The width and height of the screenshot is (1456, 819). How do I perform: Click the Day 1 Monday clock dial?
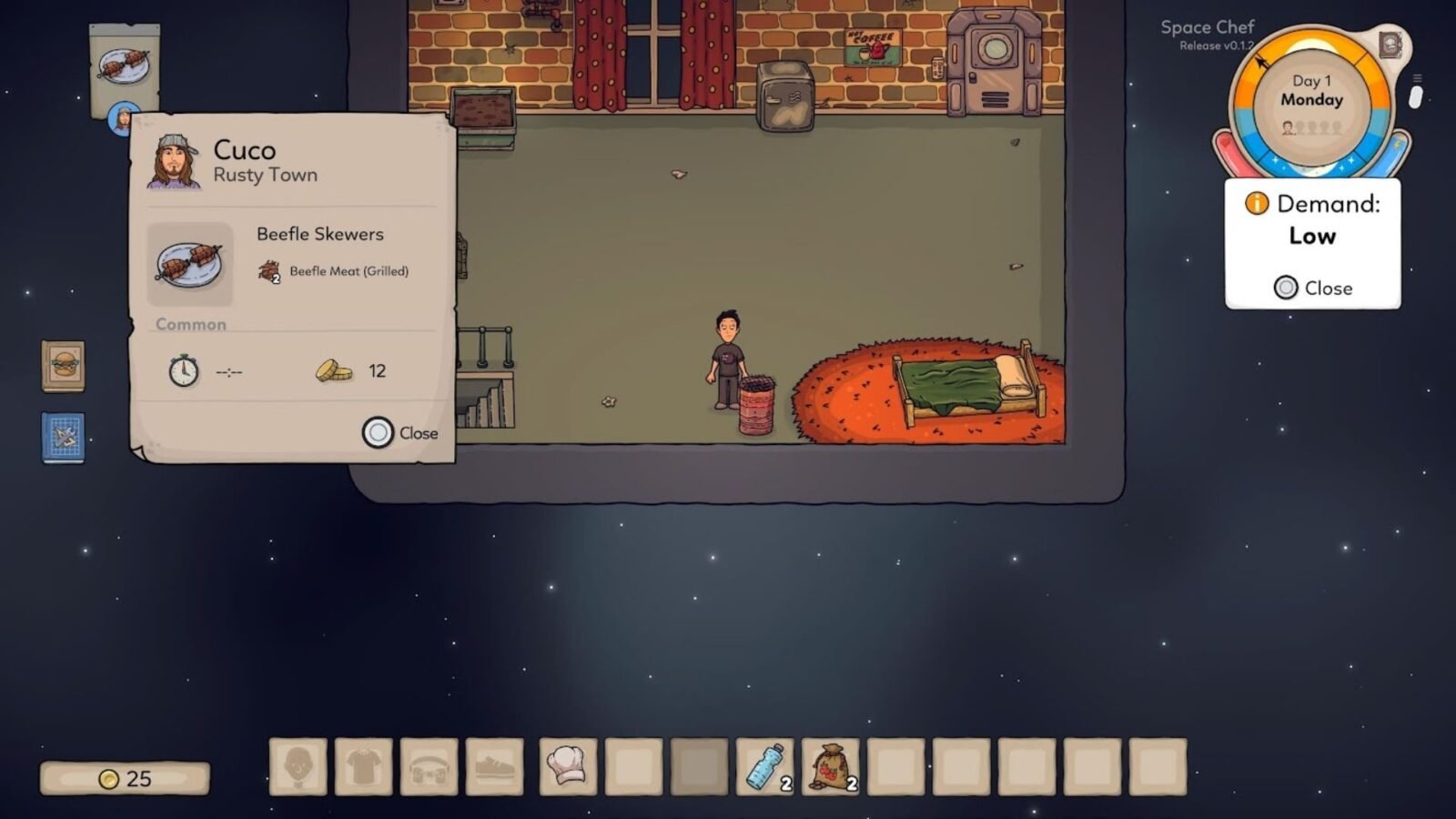click(1311, 105)
